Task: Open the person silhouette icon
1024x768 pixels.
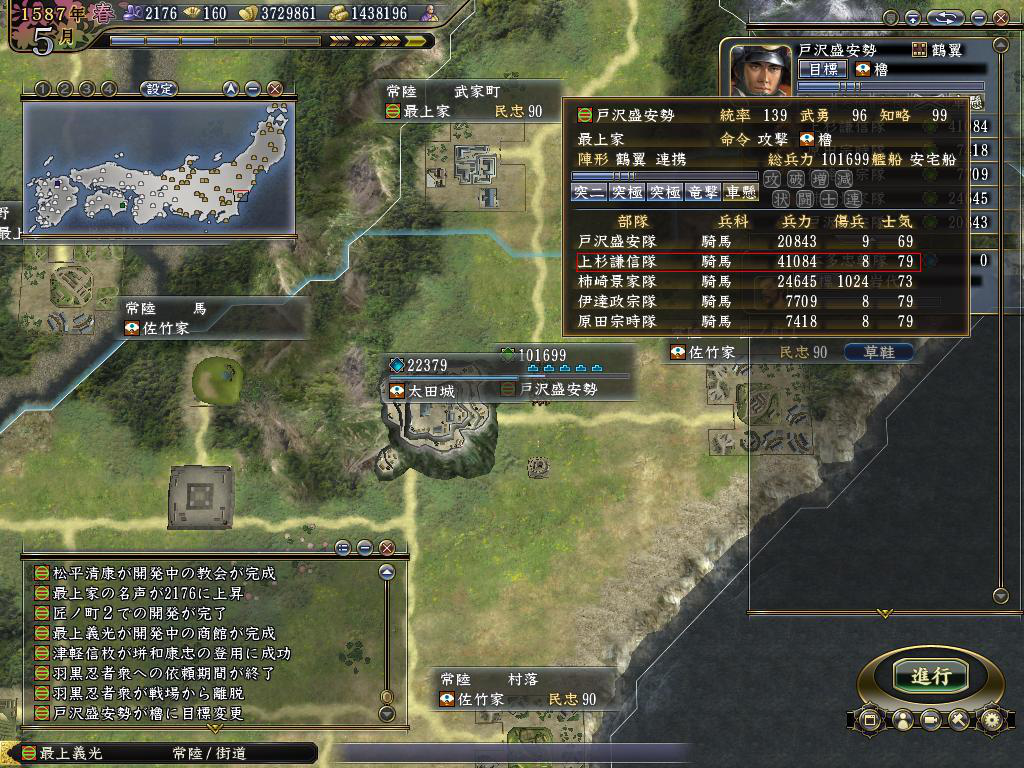Action: 900,719
